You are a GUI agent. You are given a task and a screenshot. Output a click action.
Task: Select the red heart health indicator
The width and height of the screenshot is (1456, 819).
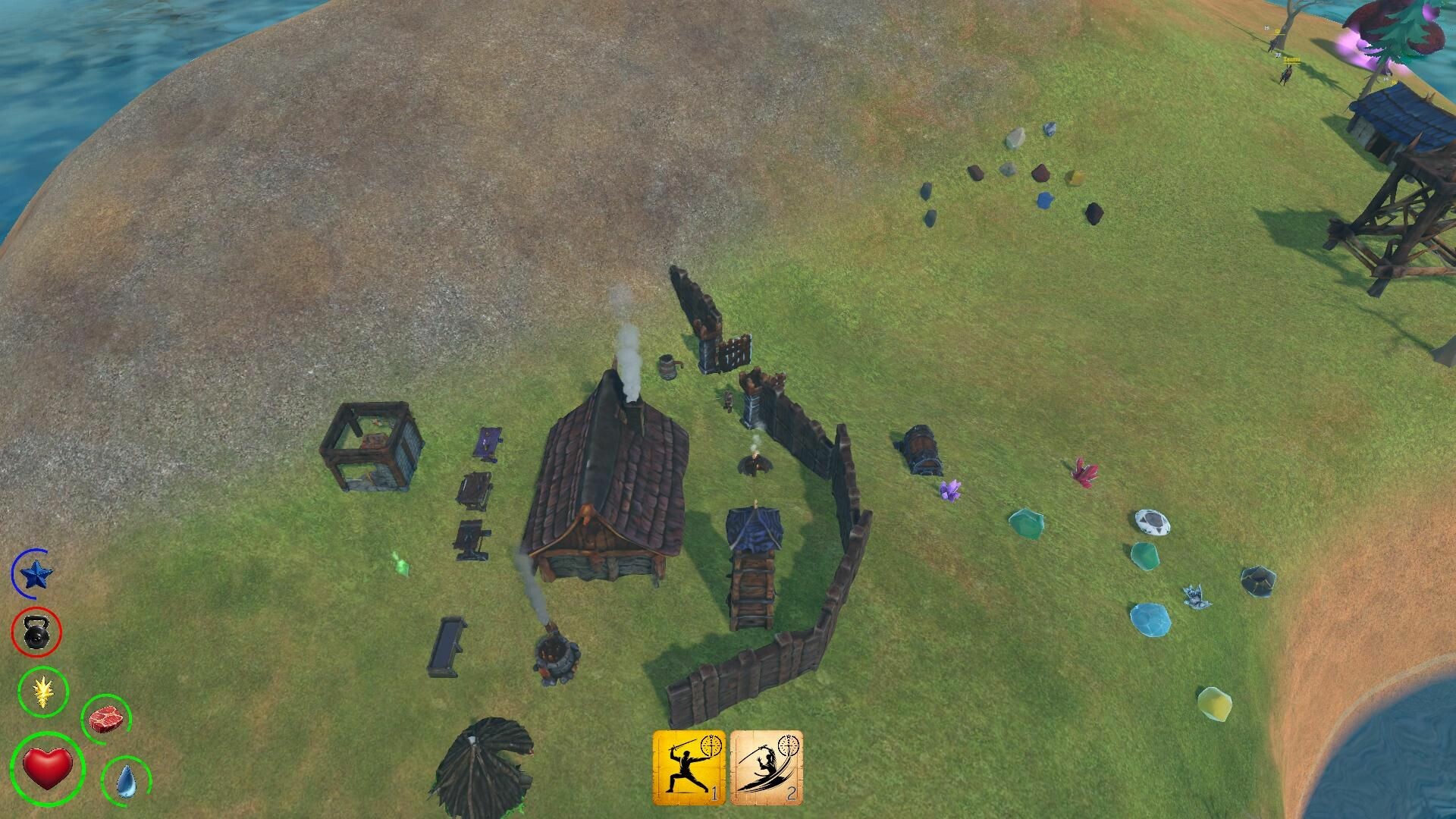tap(47, 767)
